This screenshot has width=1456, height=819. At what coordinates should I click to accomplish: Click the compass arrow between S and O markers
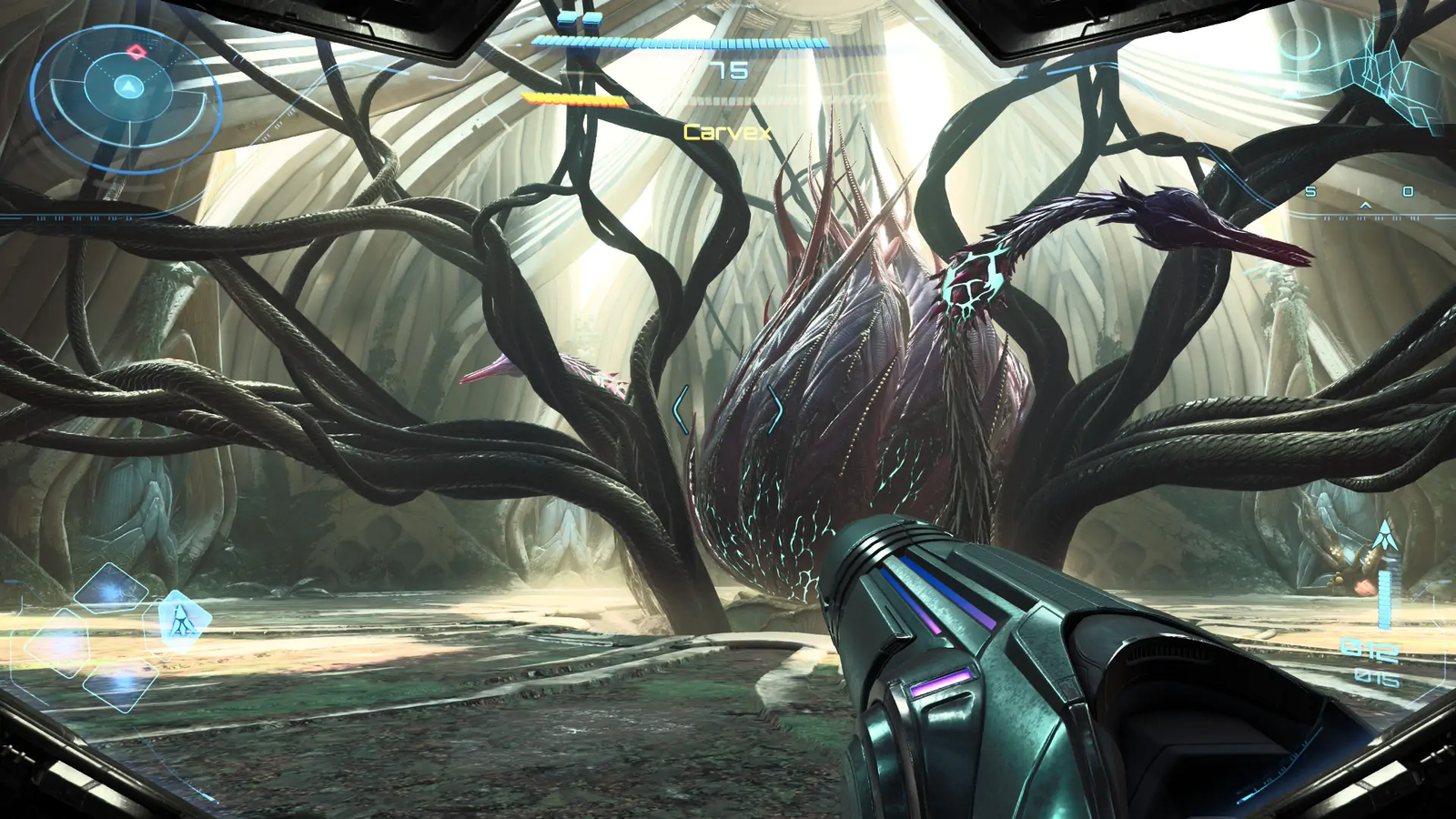(x=1365, y=206)
